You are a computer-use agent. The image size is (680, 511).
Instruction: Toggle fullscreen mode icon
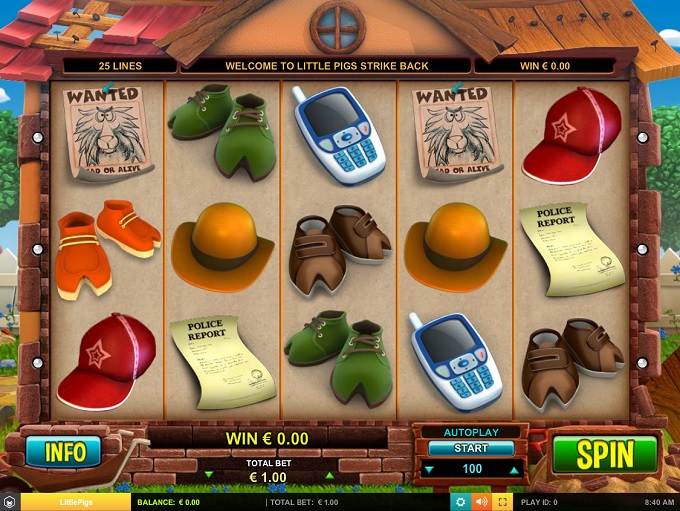[x=503, y=501]
